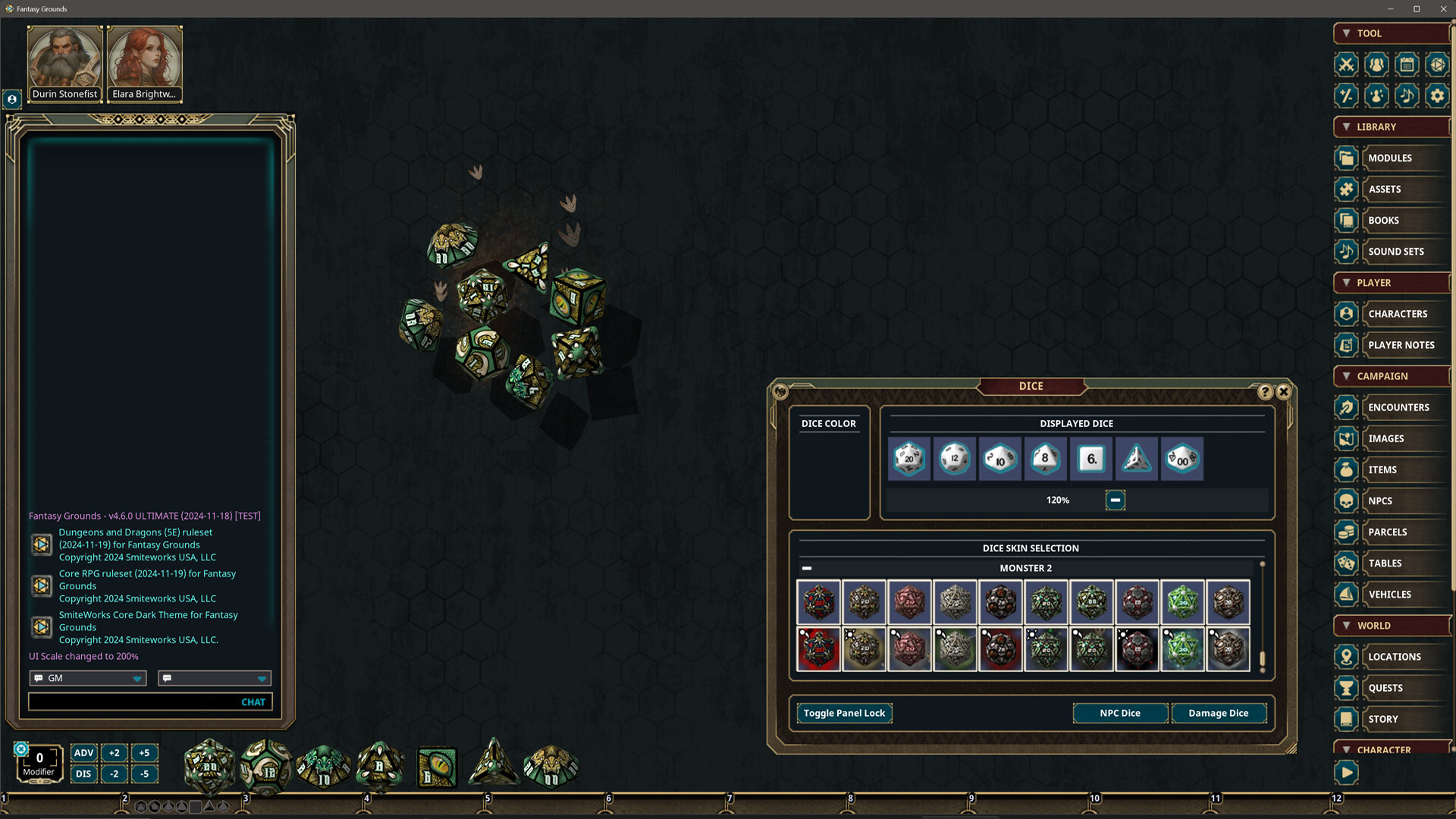Image resolution: width=1456 pixels, height=819 pixels.
Task: Open NPC Dice settings
Action: point(1119,713)
